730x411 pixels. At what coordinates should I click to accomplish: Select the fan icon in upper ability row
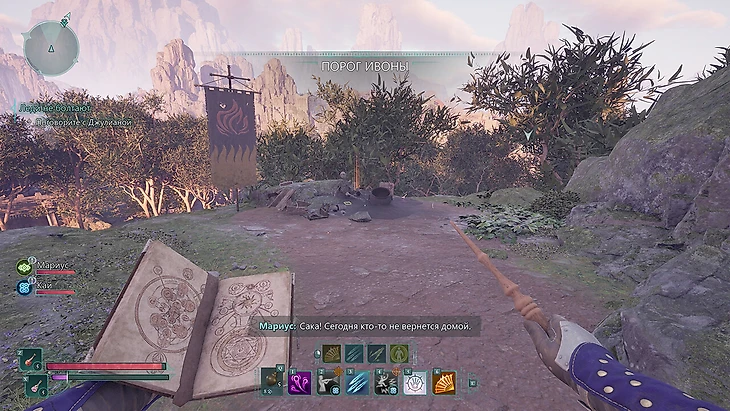pos(331,353)
